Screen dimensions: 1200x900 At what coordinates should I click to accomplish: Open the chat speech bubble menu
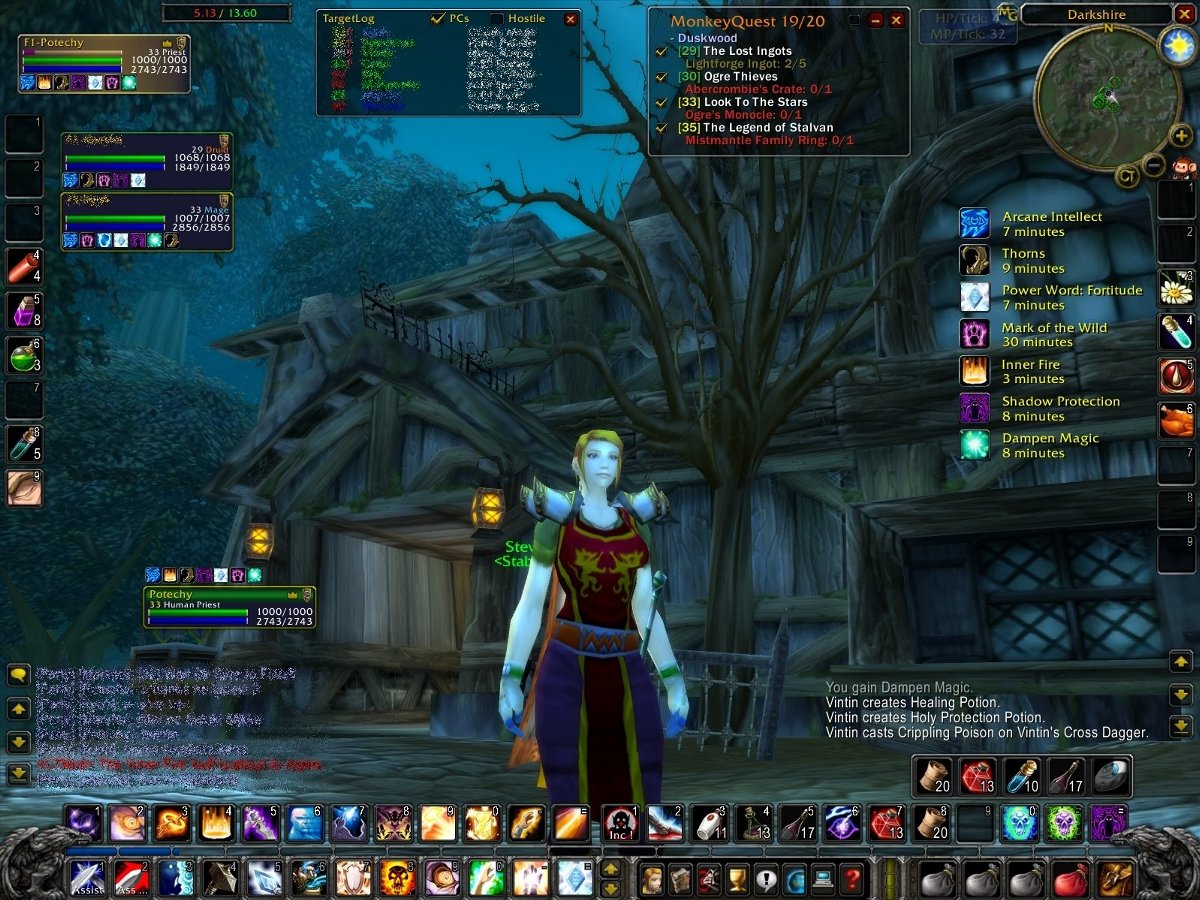(19, 676)
